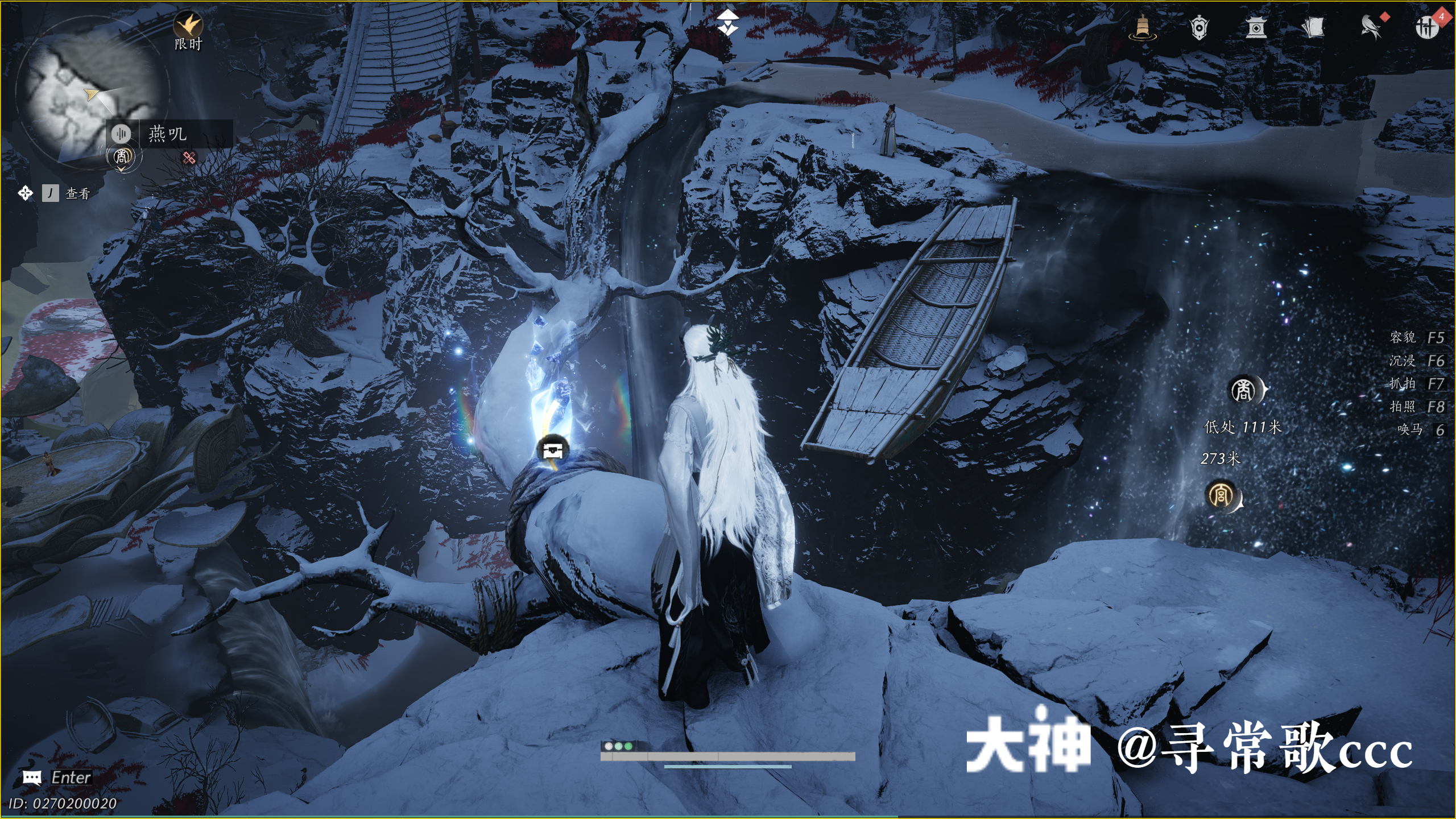Open the shield emblem menu icon
Screen dimensions: 1456x819
[x=1199, y=27]
